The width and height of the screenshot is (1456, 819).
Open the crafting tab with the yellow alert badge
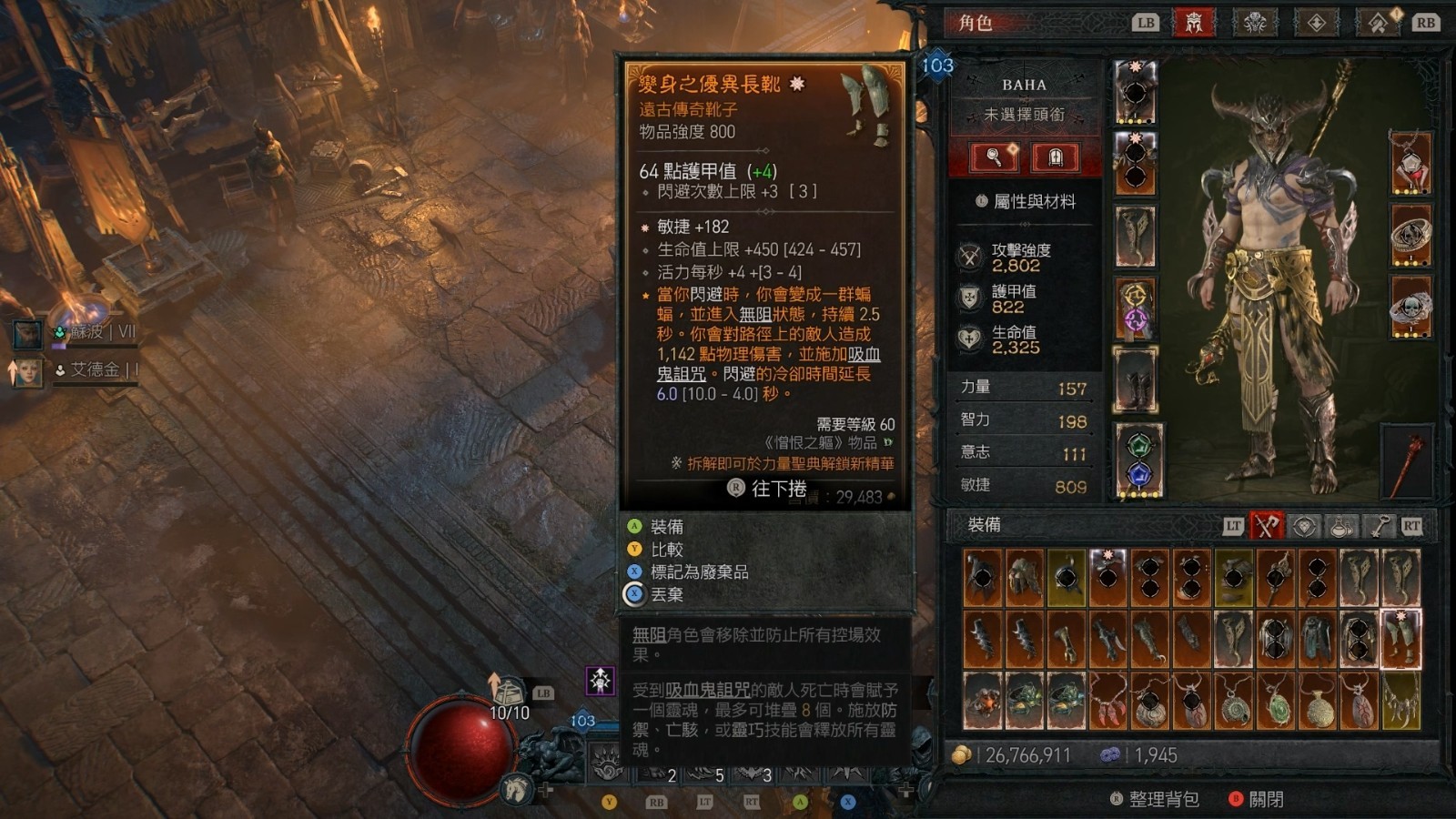click(1379, 23)
